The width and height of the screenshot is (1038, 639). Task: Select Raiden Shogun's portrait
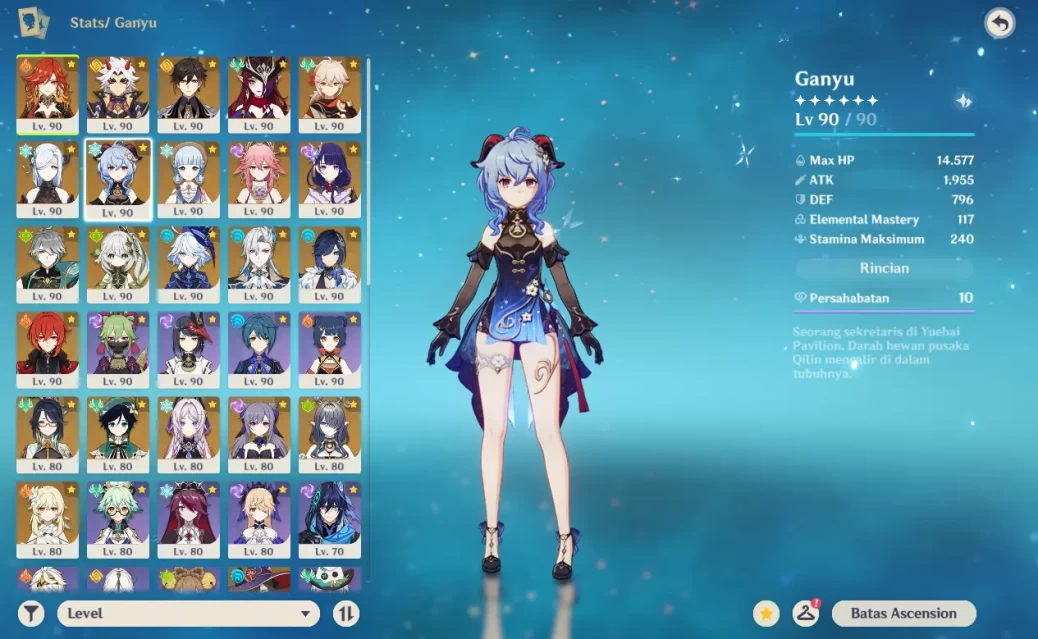[330, 175]
